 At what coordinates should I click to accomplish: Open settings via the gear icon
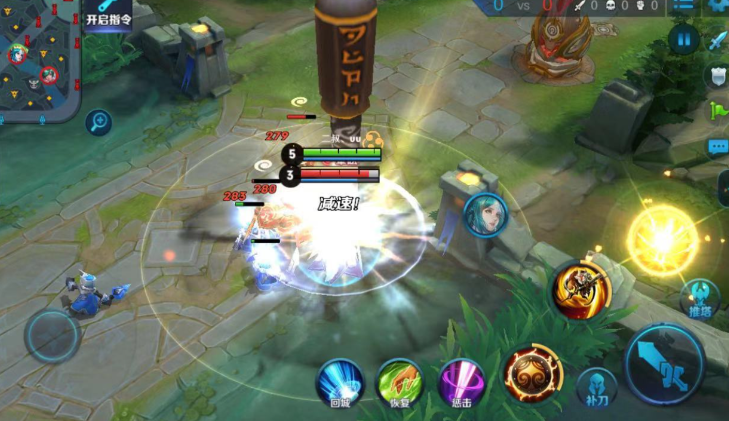tap(716, 6)
